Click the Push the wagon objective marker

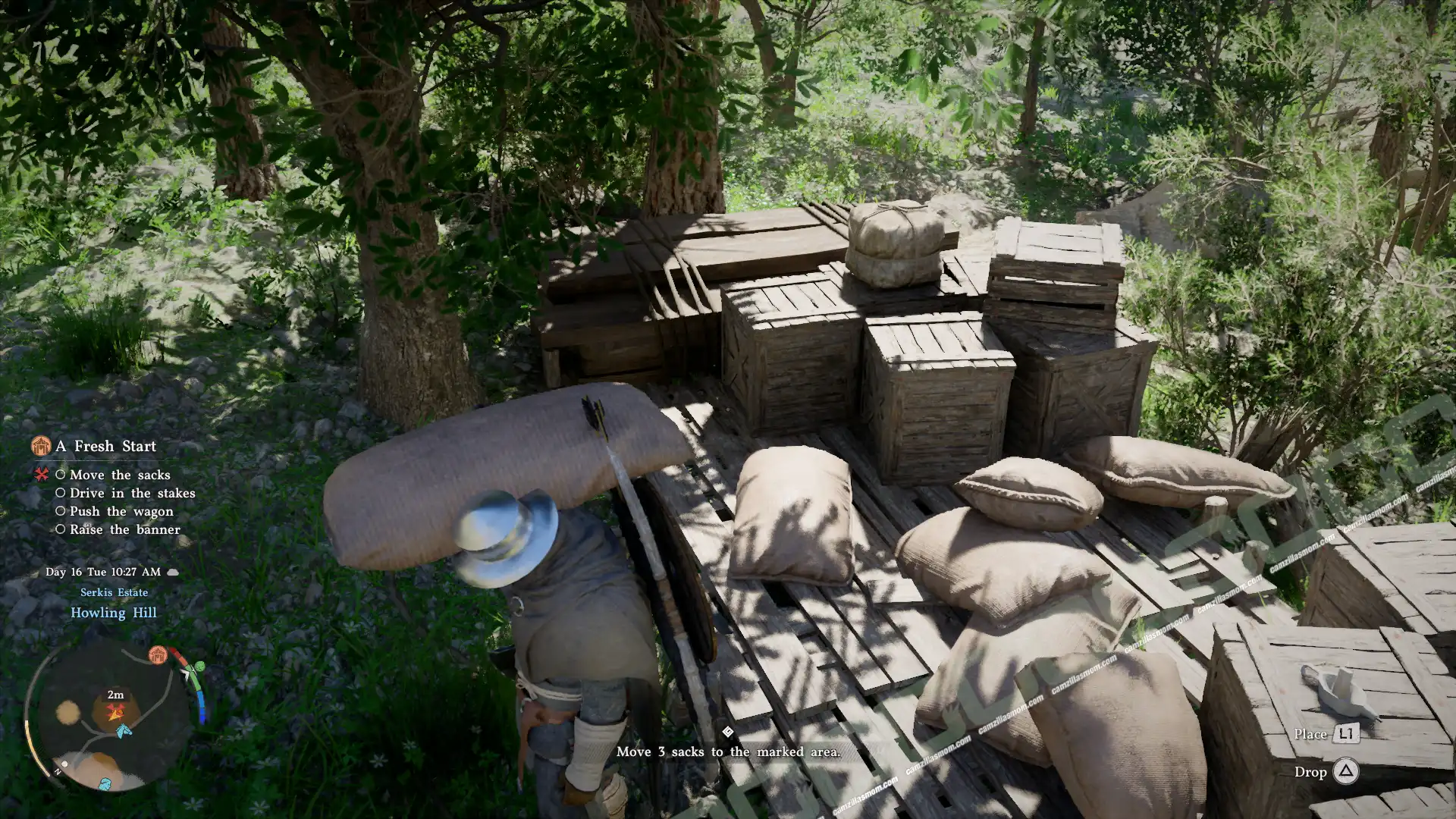pos(61,510)
